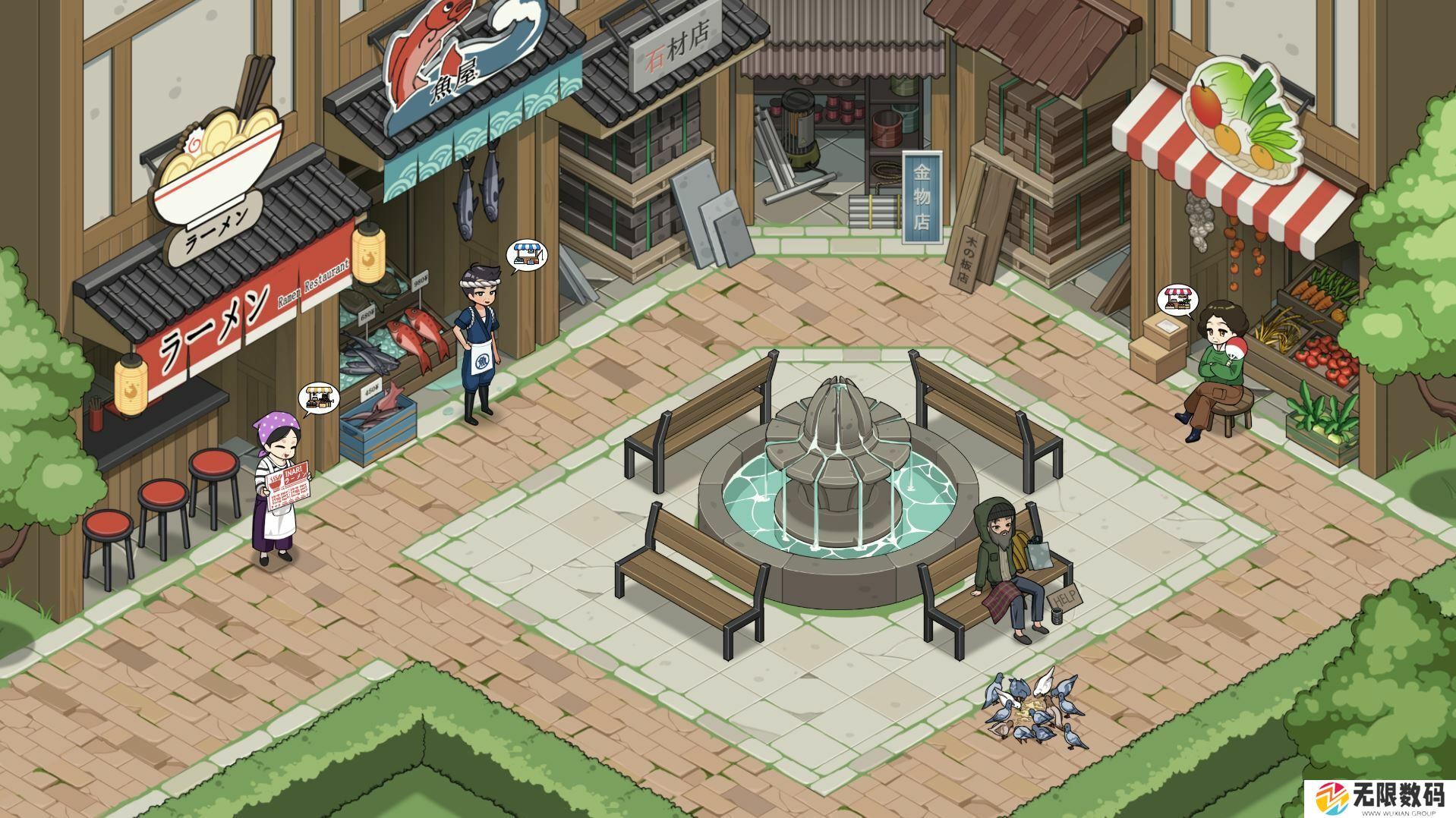This screenshot has width=1456, height=818.
Task: Select the shop bubble beside the vegetable seller
Action: pos(1176,299)
